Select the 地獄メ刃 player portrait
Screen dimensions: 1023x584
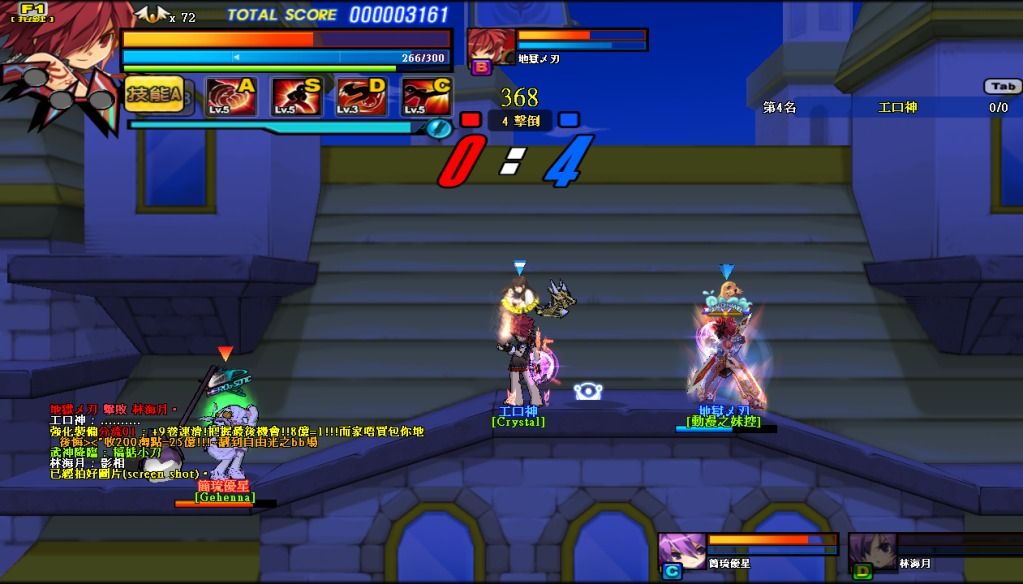click(491, 46)
